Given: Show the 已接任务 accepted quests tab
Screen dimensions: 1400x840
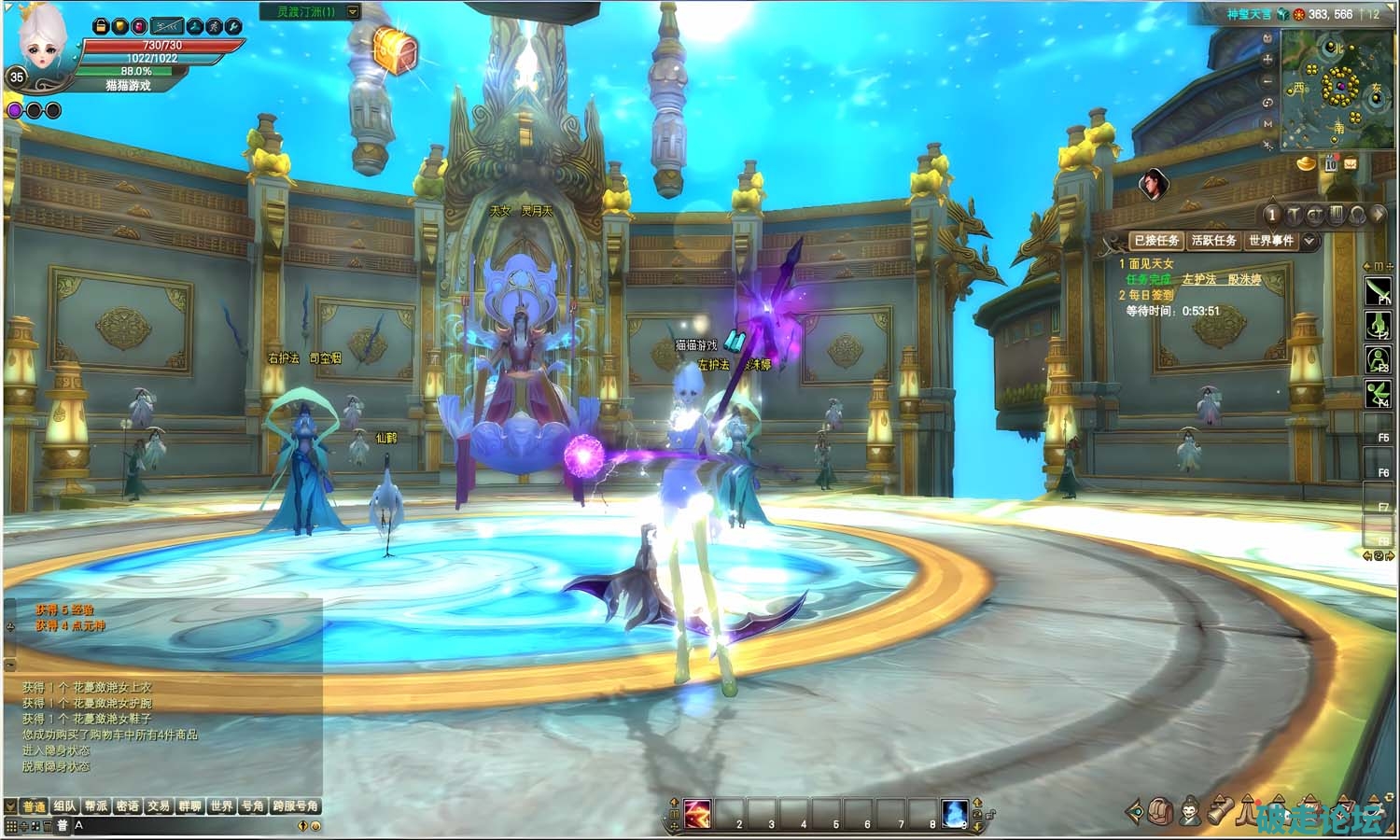Looking at the screenshot, I should click(1156, 241).
